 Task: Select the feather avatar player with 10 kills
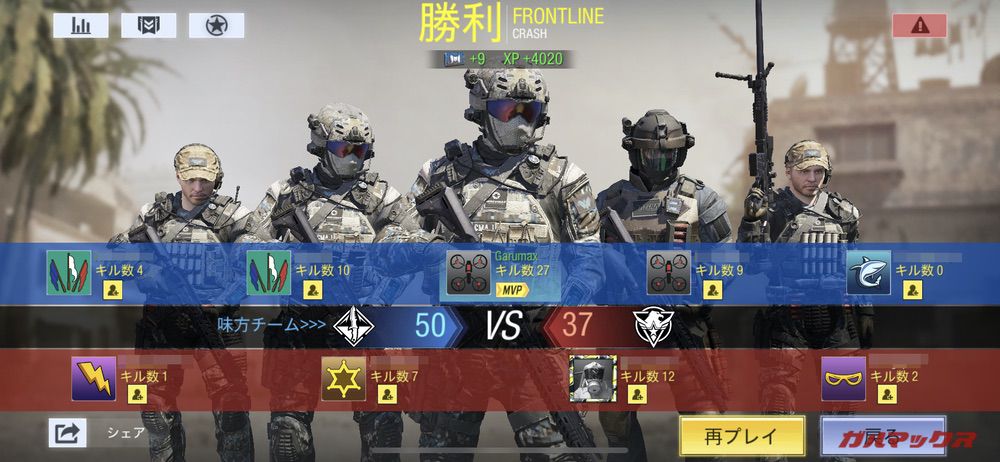268,273
